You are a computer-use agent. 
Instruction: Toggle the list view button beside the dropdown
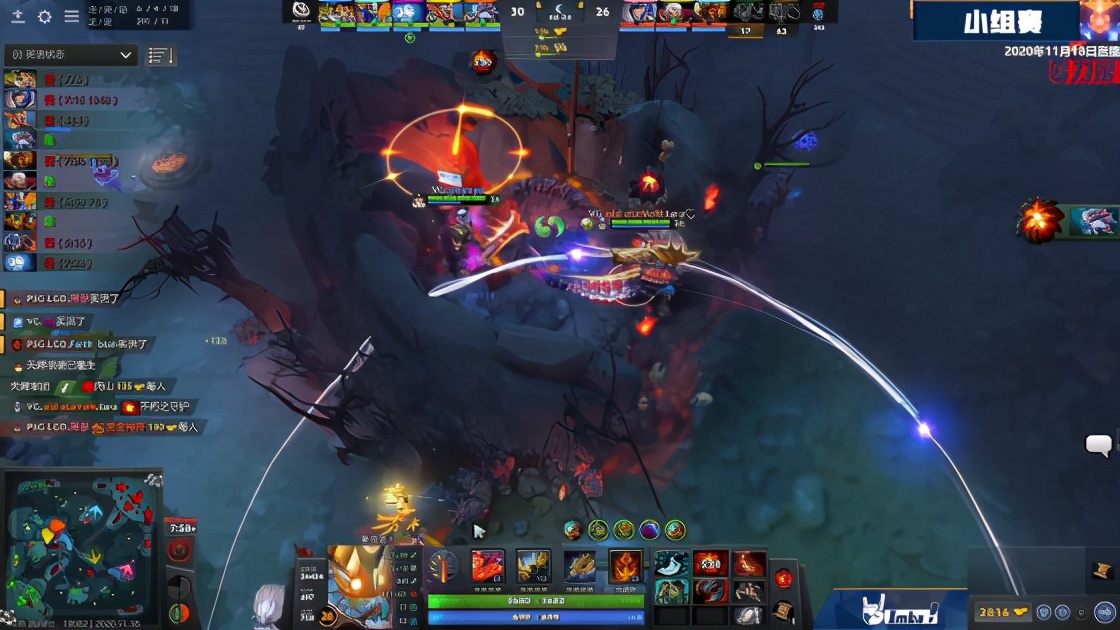point(160,56)
